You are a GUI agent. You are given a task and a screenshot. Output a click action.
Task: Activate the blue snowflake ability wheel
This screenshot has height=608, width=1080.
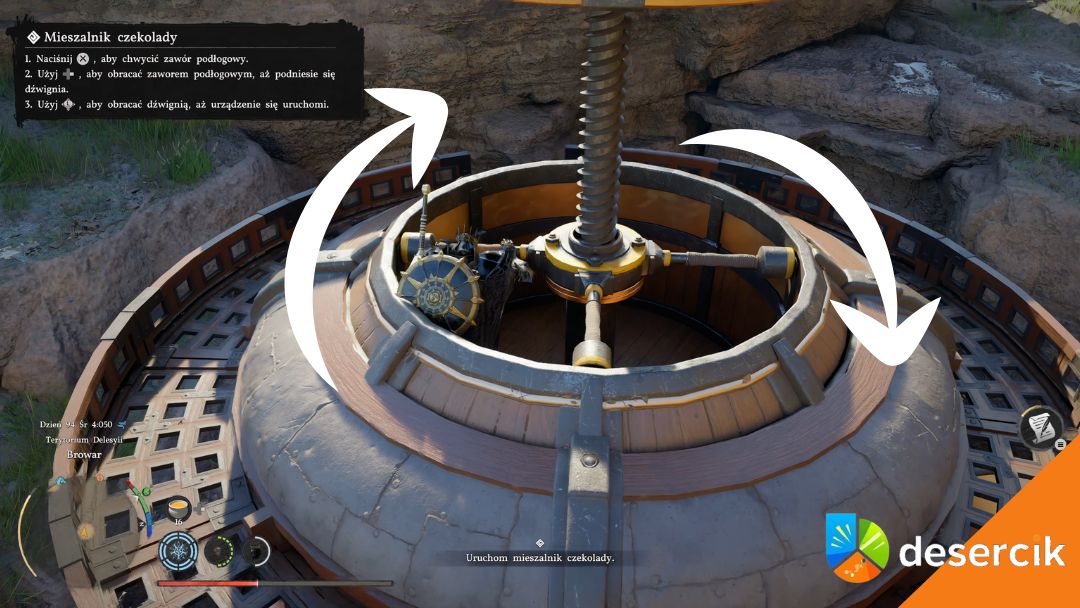click(x=177, y=551)
